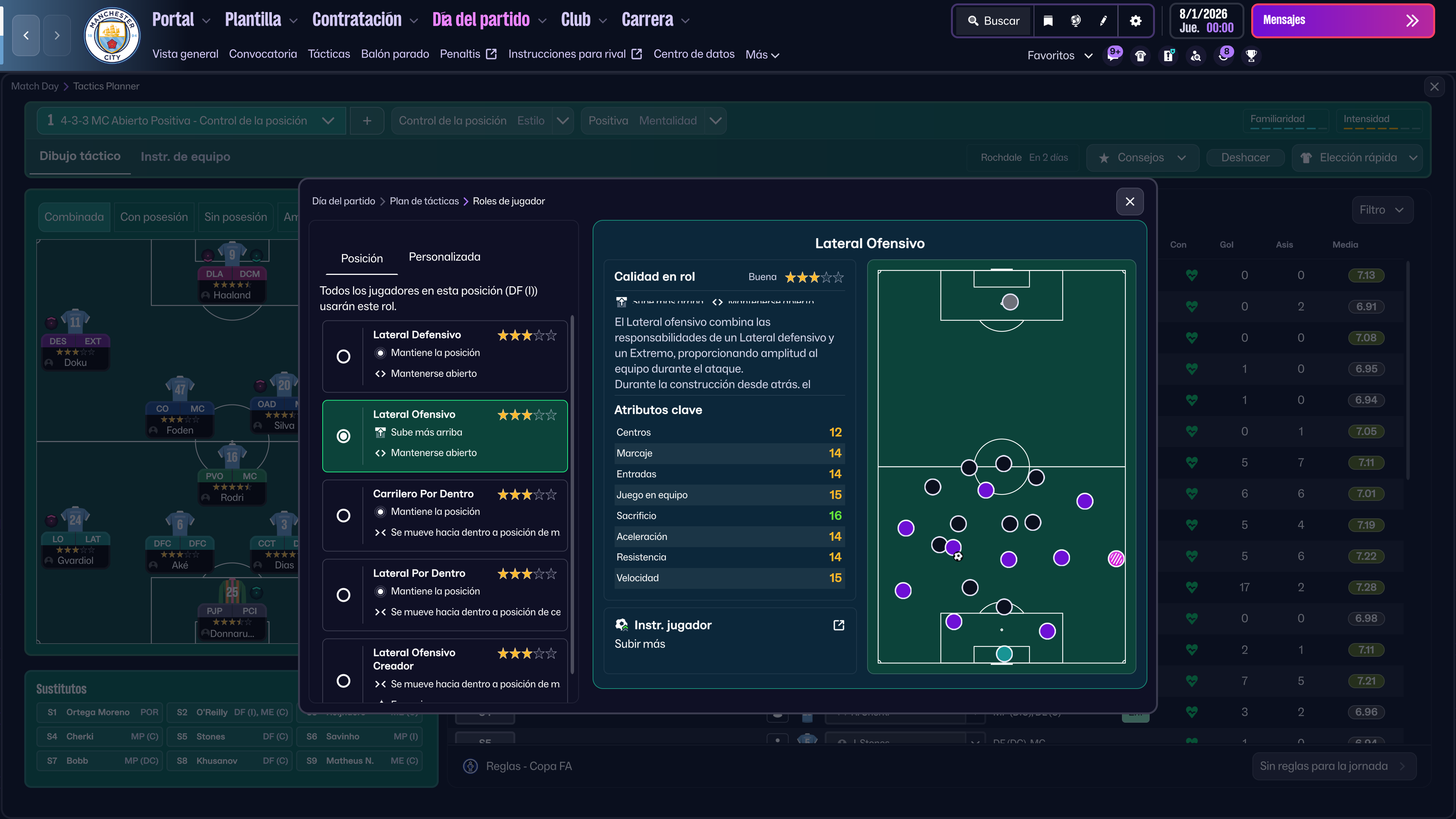Open the Mentalidad Positiva dropdown

point(654,121)
